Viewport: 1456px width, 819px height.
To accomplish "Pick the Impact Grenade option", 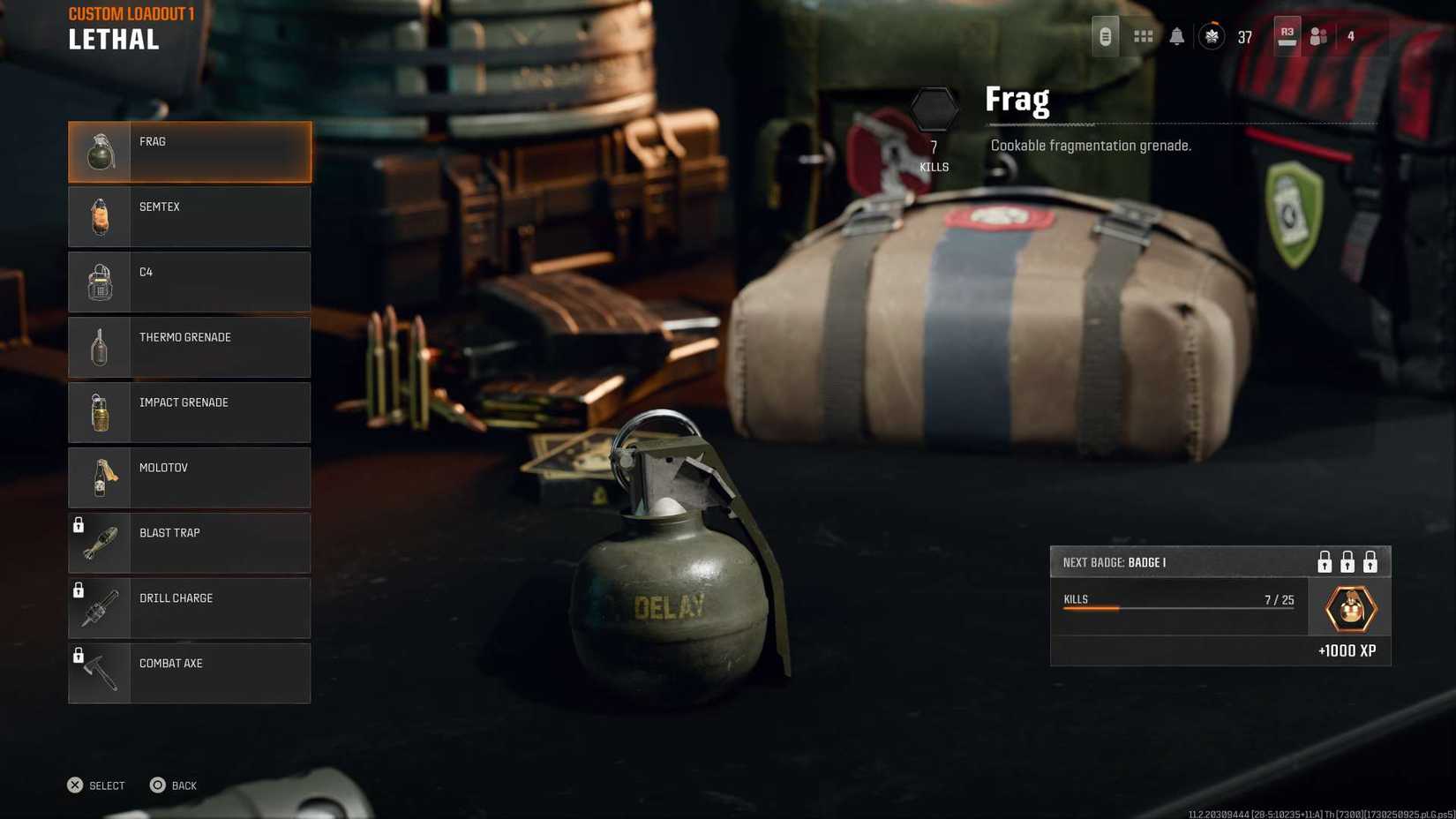I will 189,412.
